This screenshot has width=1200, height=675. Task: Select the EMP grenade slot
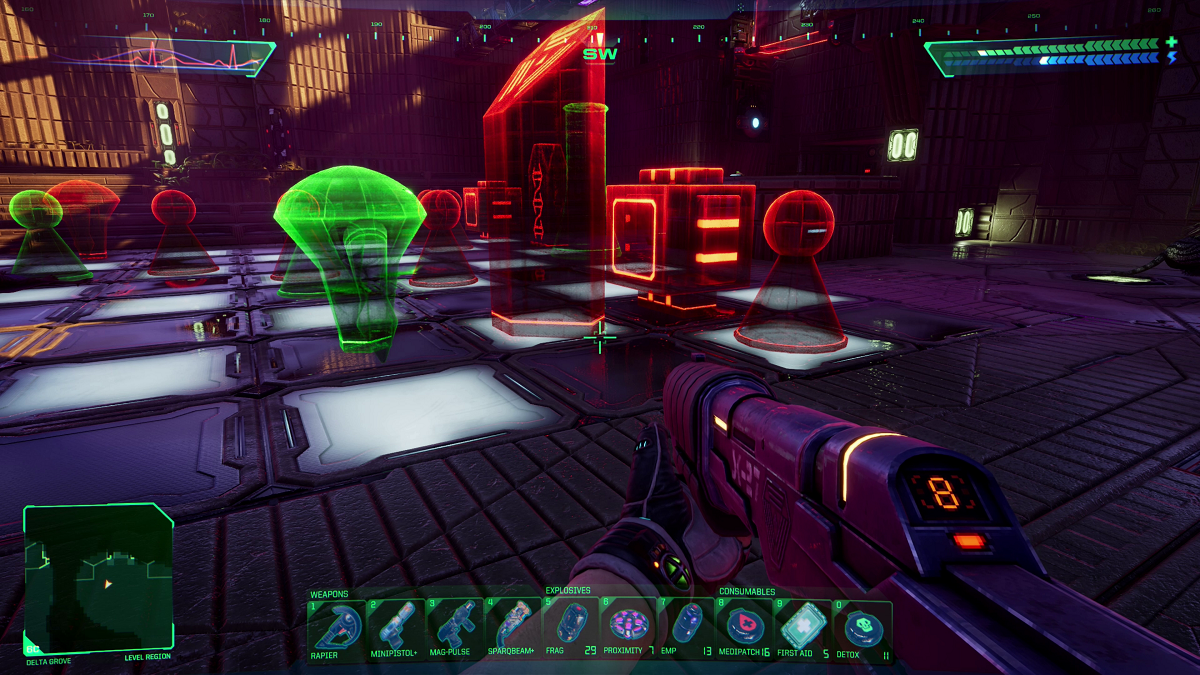tap(688, 628)
